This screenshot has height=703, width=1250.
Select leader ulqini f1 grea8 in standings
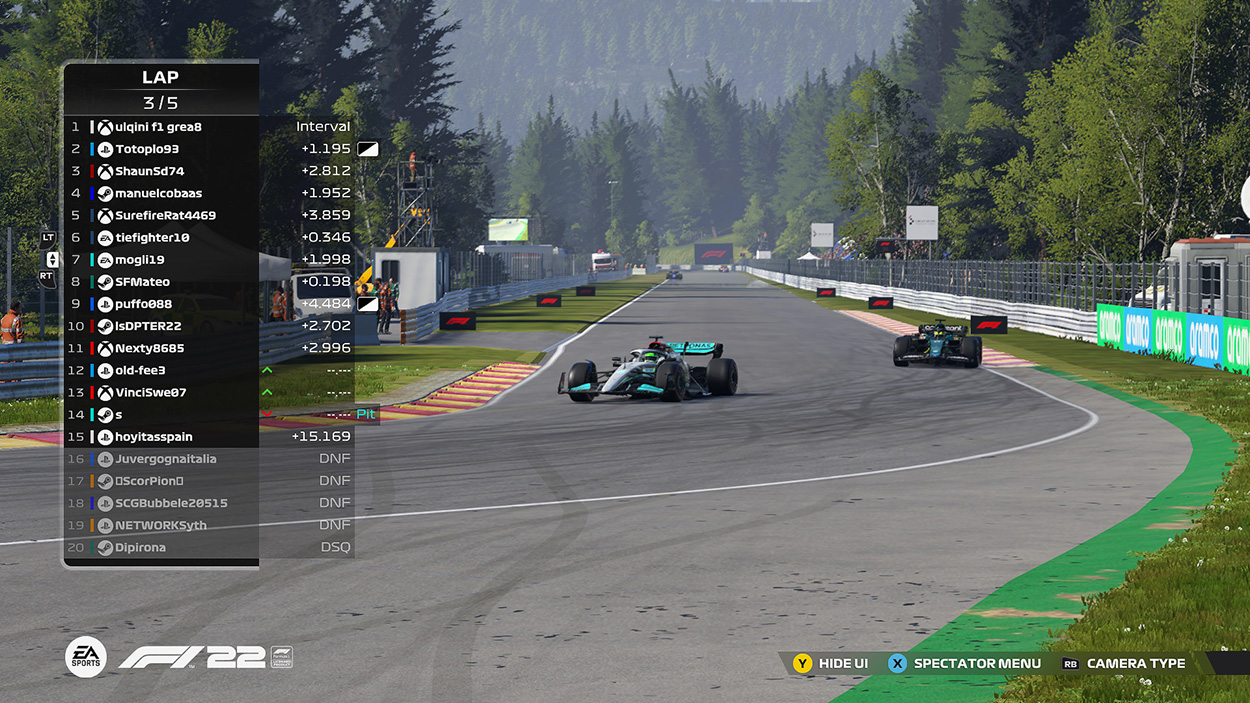click(x=158, y=127)
